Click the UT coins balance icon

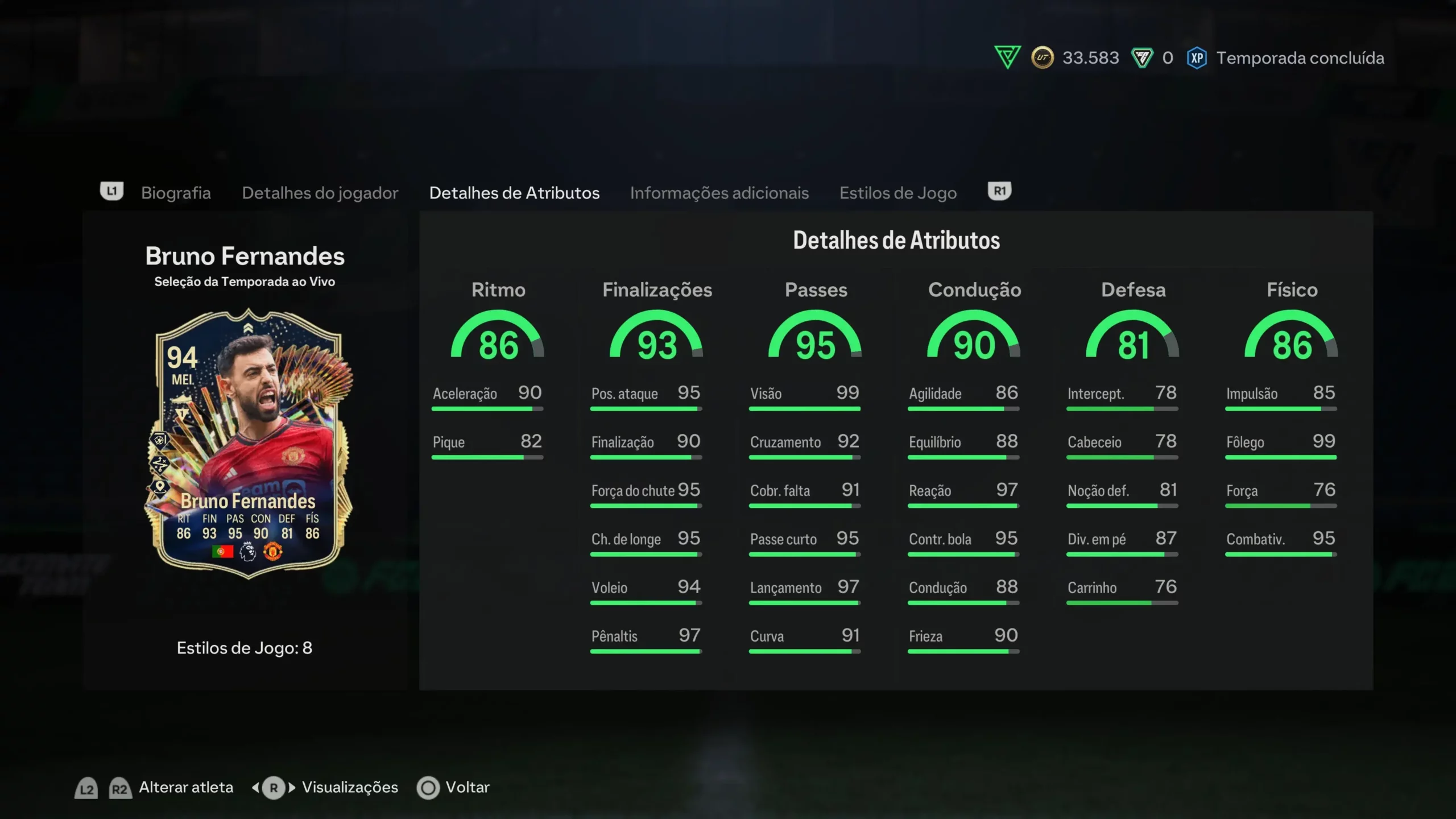[x=1041, y=57]
